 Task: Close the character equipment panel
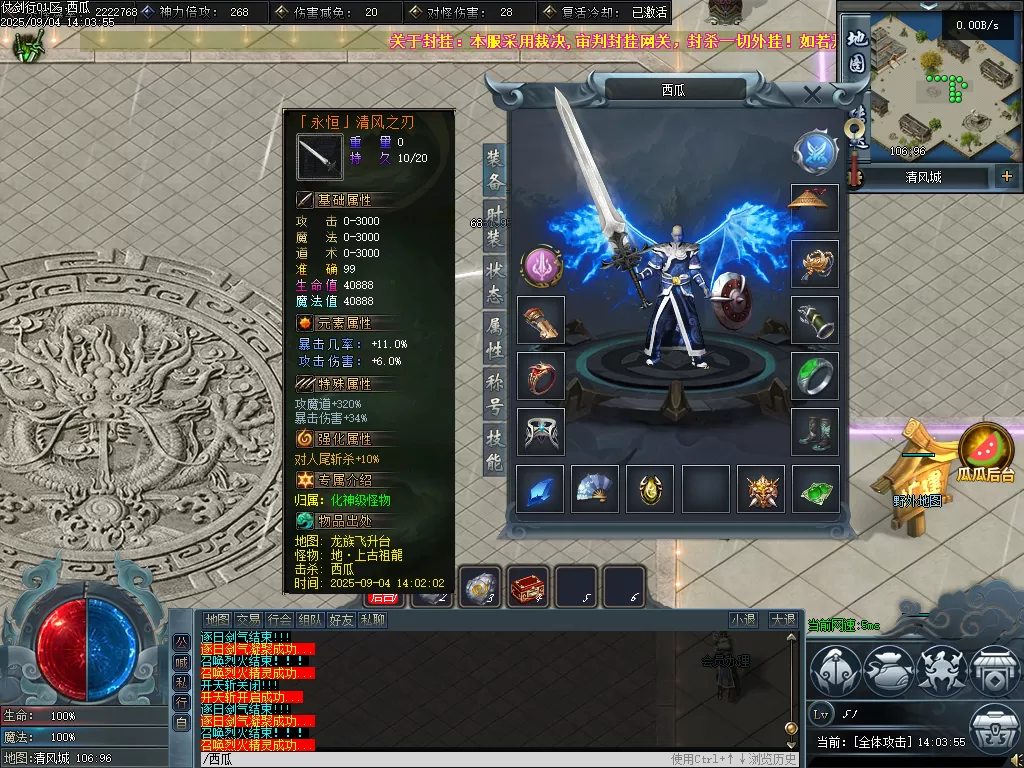[x=812, y=95]
